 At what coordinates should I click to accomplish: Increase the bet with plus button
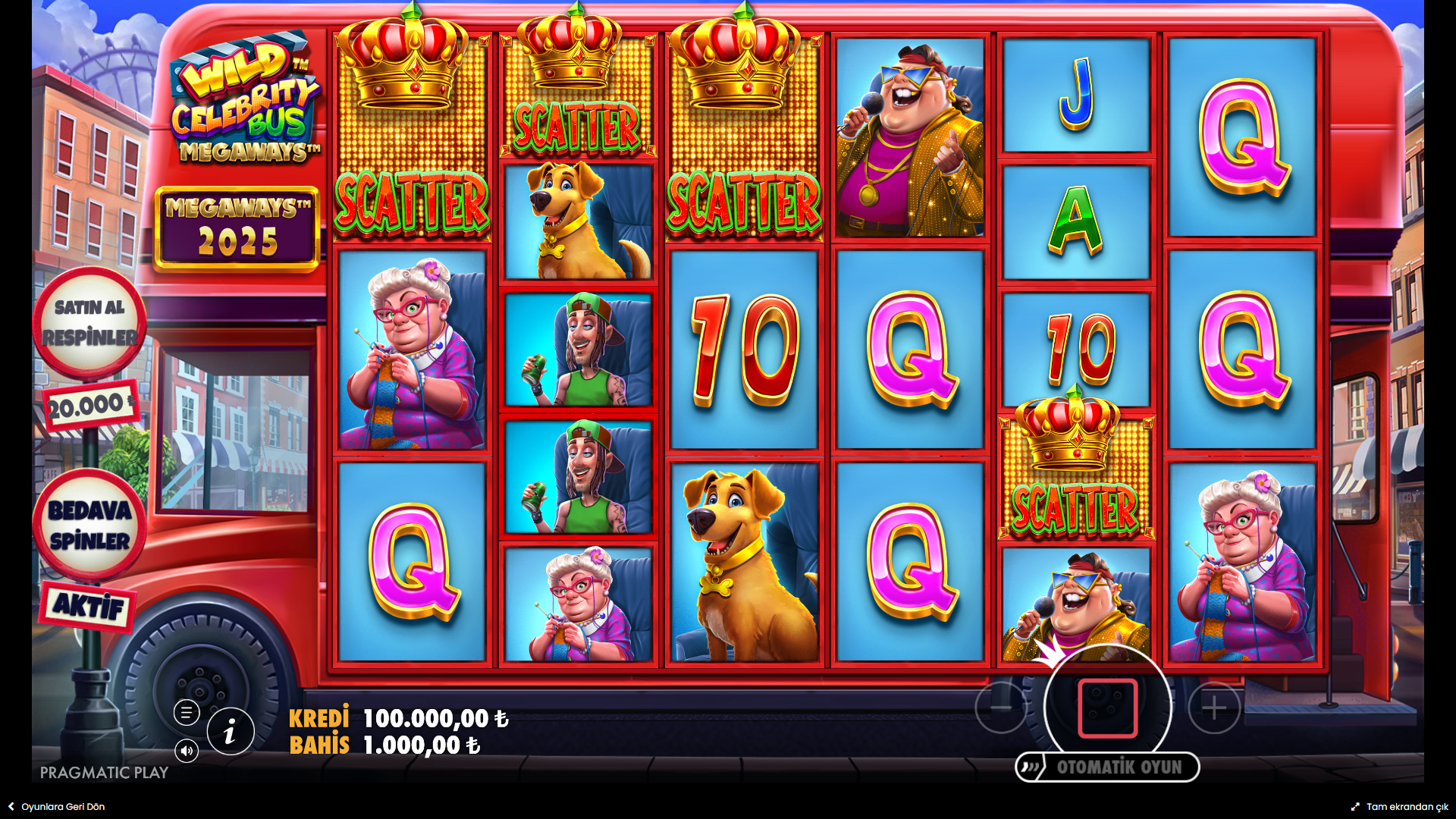(1214, 708)
